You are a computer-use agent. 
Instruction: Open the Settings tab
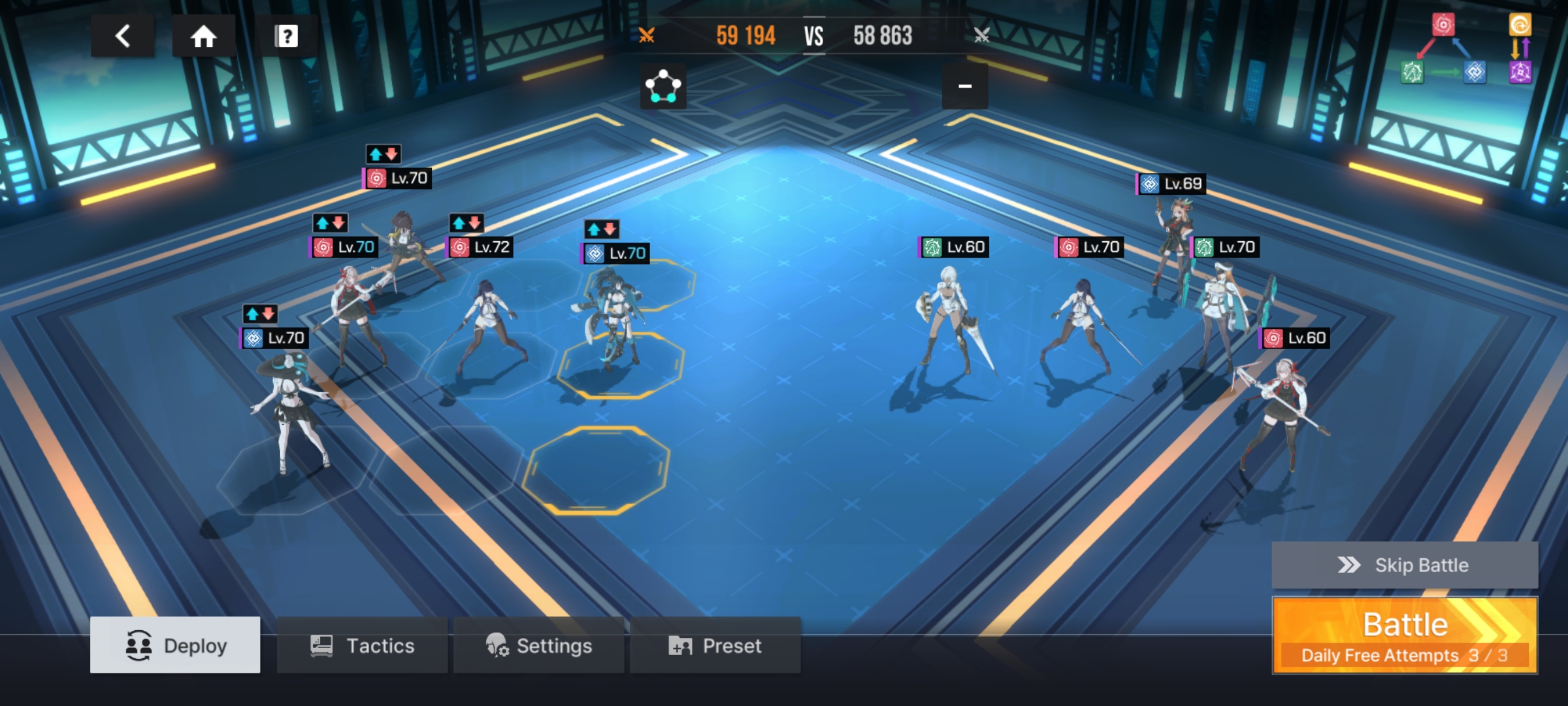tap(539, 645)
